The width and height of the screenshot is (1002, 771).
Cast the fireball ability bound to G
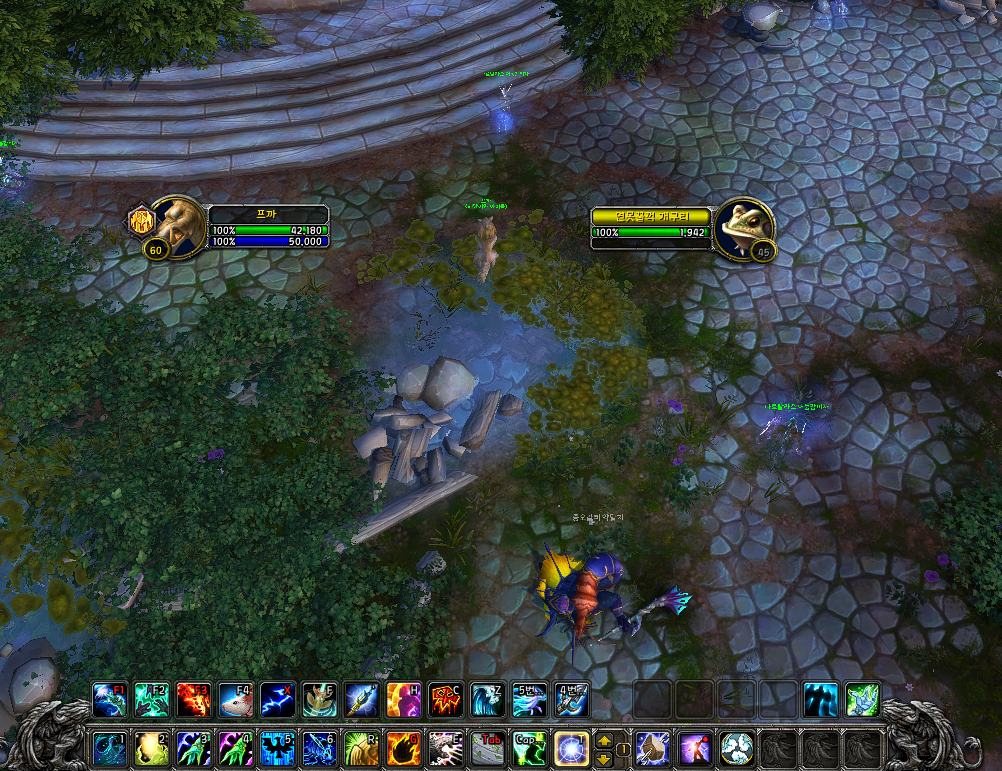coord(403,748)
